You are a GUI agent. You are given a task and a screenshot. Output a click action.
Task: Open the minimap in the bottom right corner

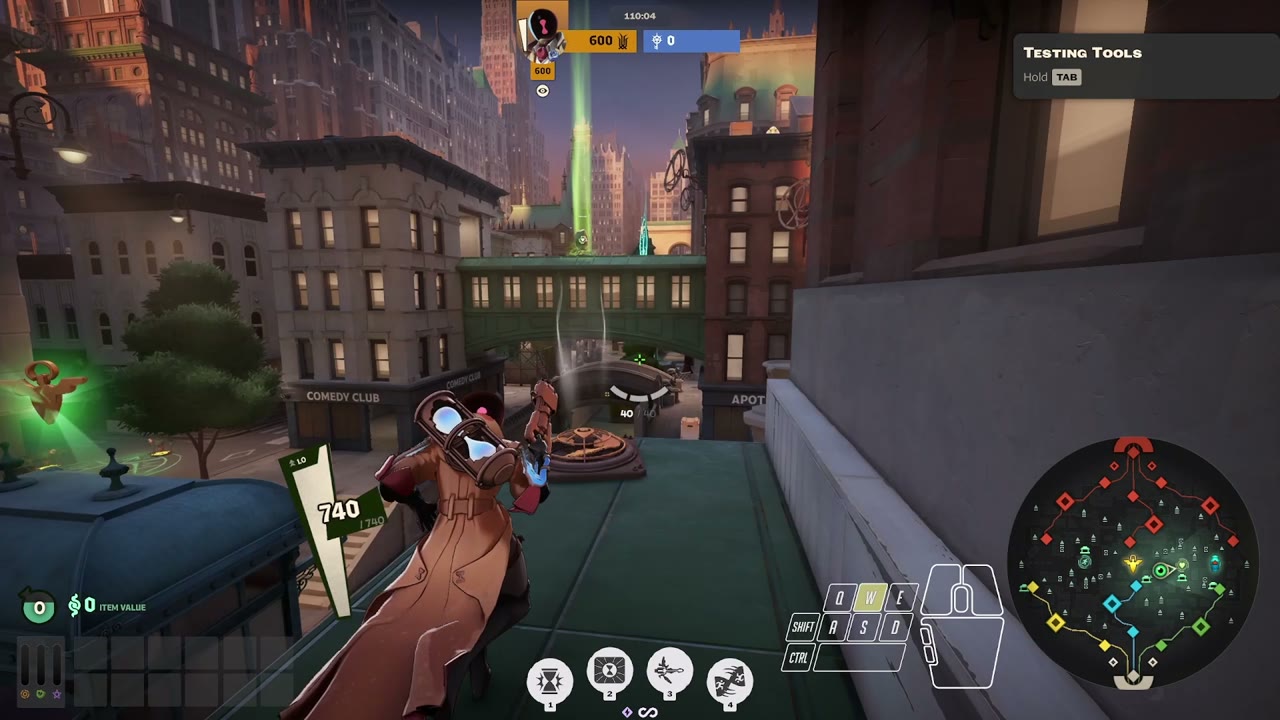1135,563
